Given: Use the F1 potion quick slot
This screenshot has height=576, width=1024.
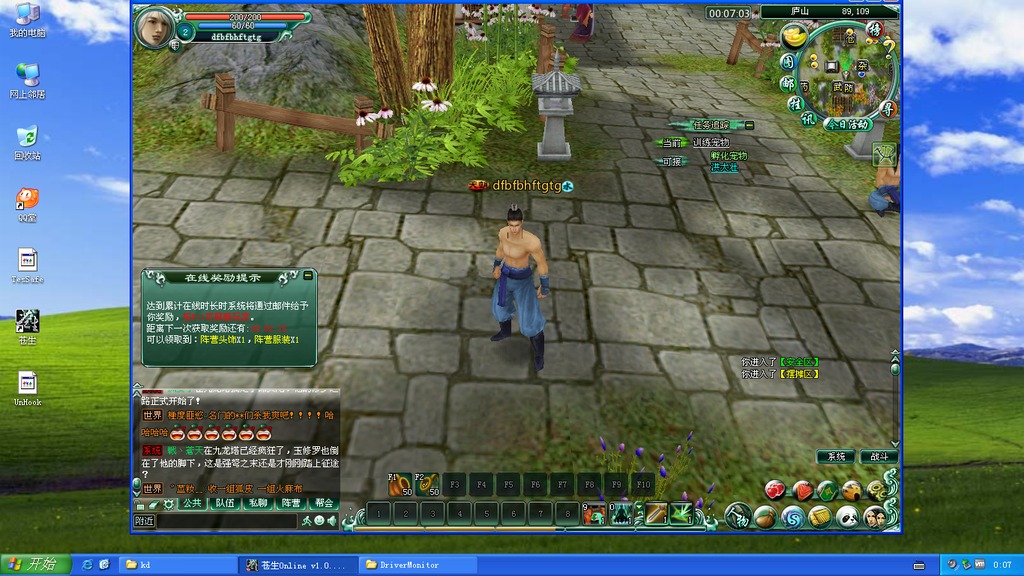Looking at the screenshot, I should pos(400,485).
